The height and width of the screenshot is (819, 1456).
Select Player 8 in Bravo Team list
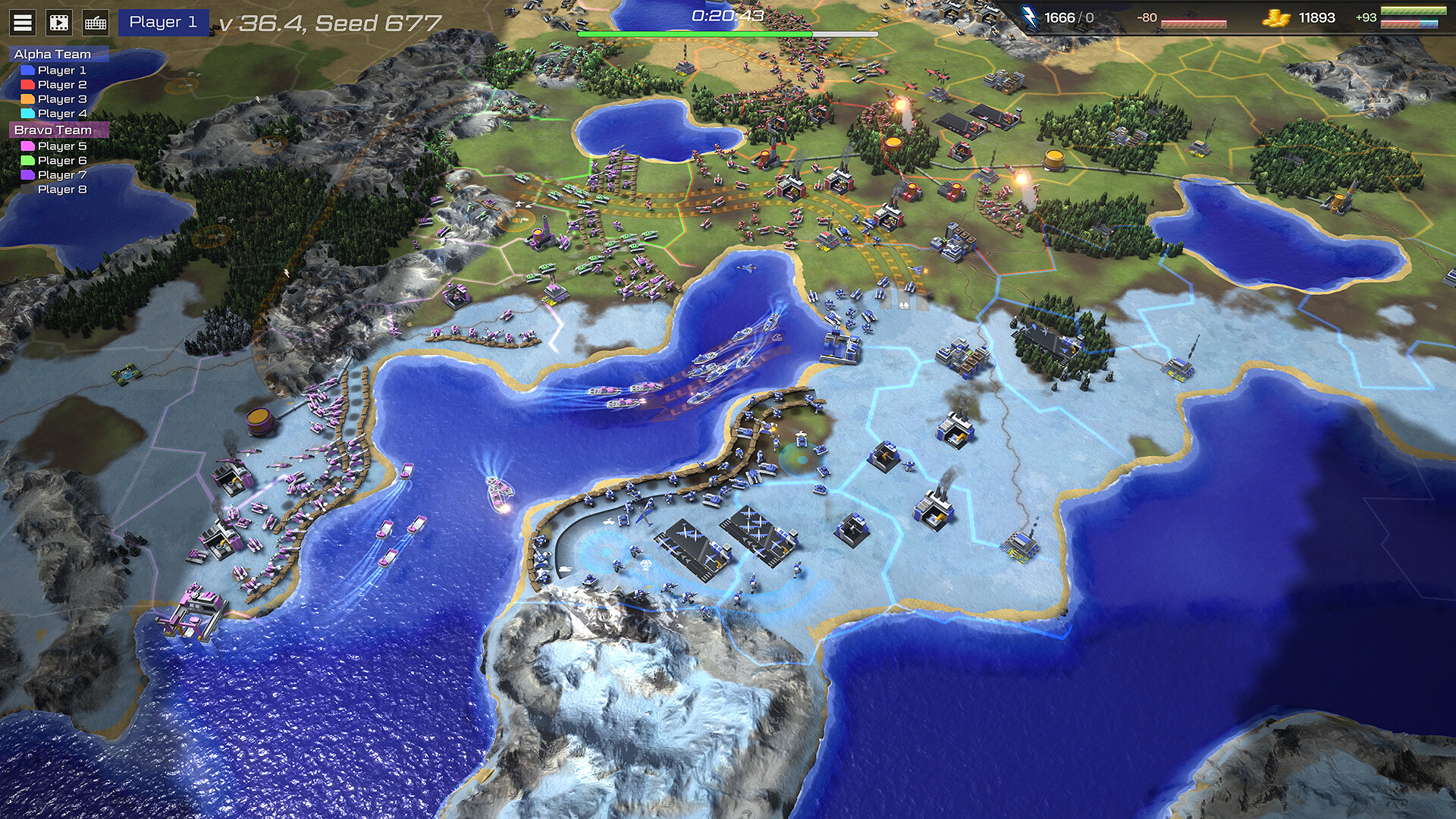[x=64, y=189]
